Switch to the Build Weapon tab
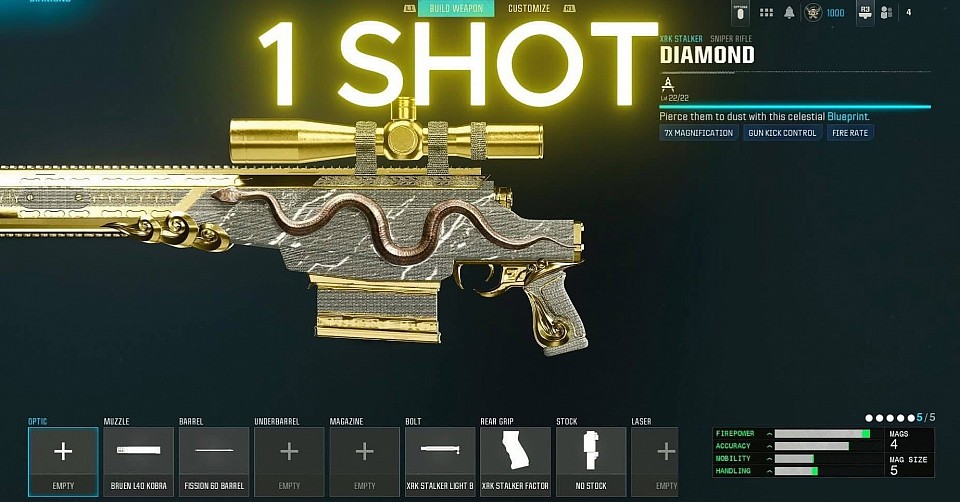The width and height of the screenshot is (960, 502). coord(457,9)
